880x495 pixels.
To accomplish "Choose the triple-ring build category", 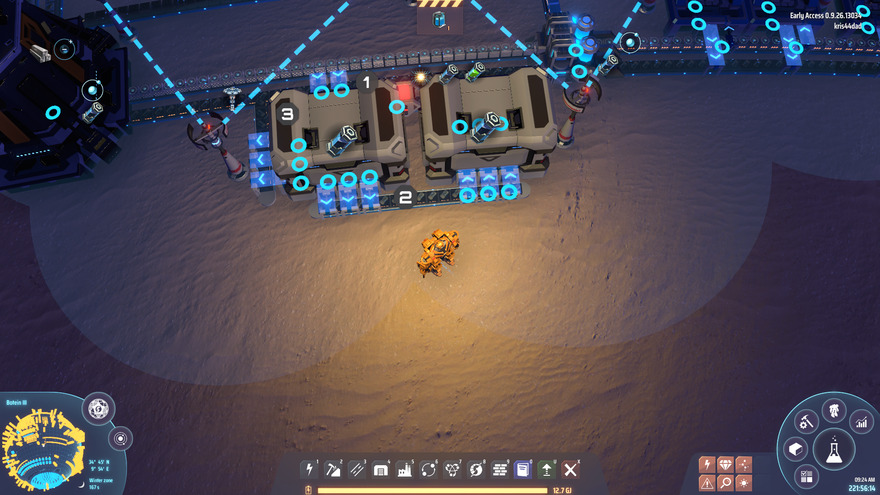I will tap(452, 469).
